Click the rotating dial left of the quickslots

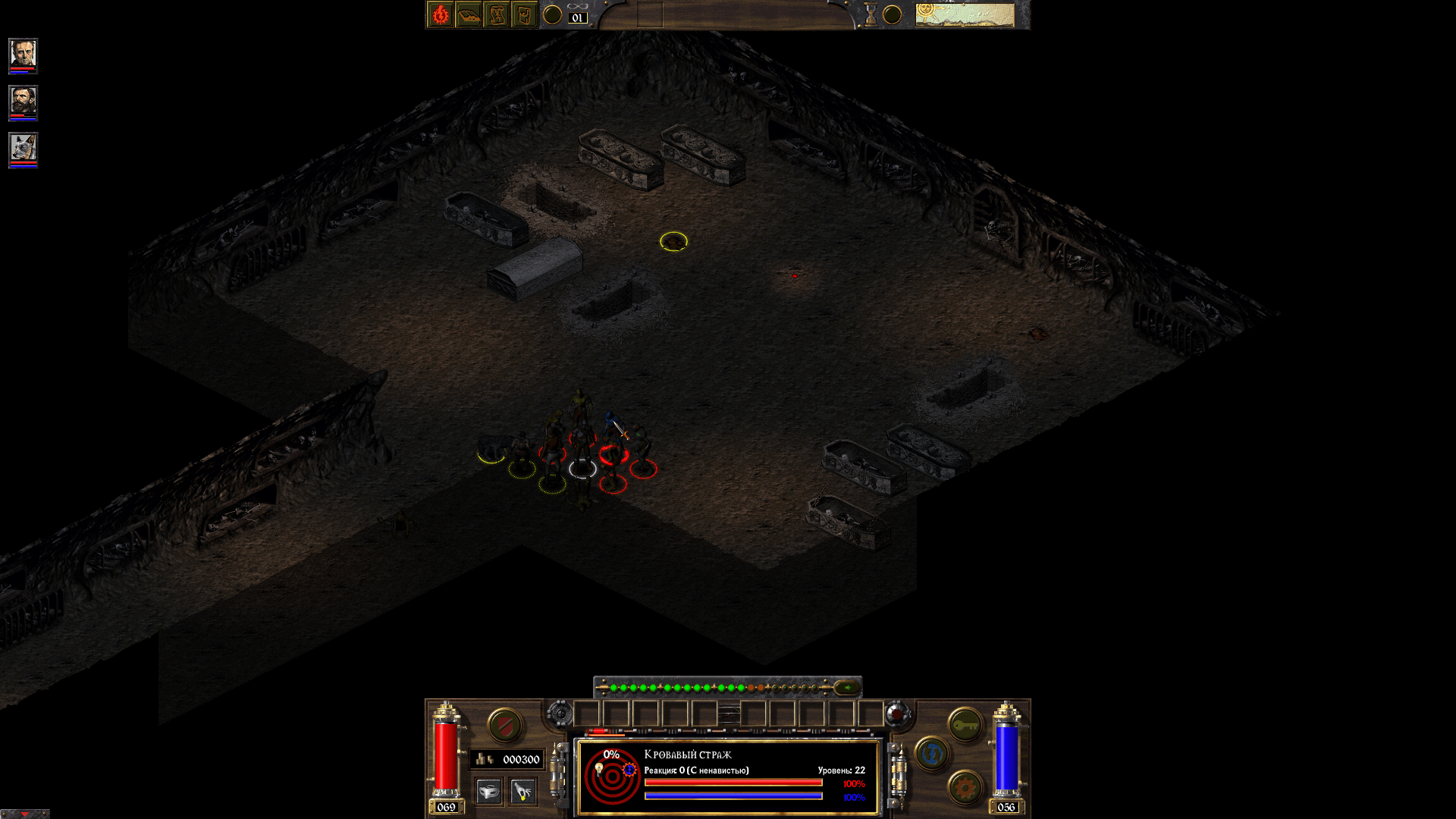click(559, 714)
